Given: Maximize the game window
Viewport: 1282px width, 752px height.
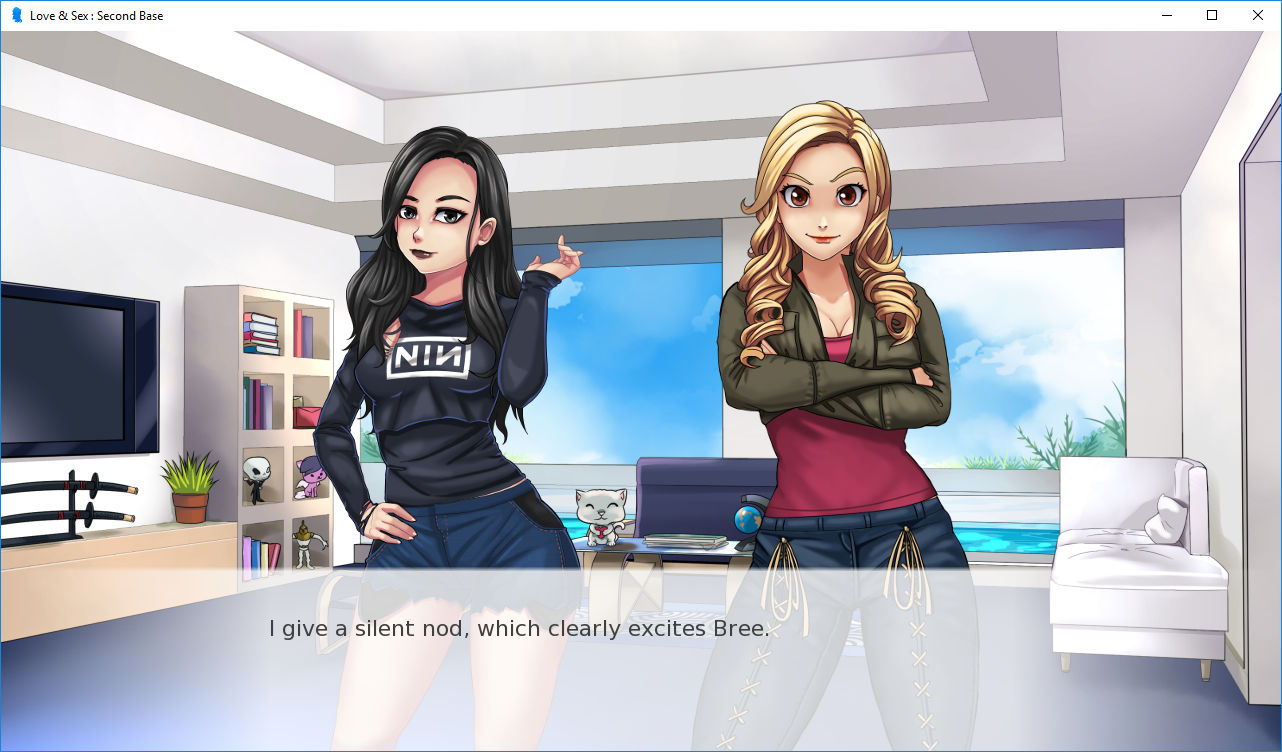Looking at the screenshot, I should pyautogui.click(x=1211, y=15).
